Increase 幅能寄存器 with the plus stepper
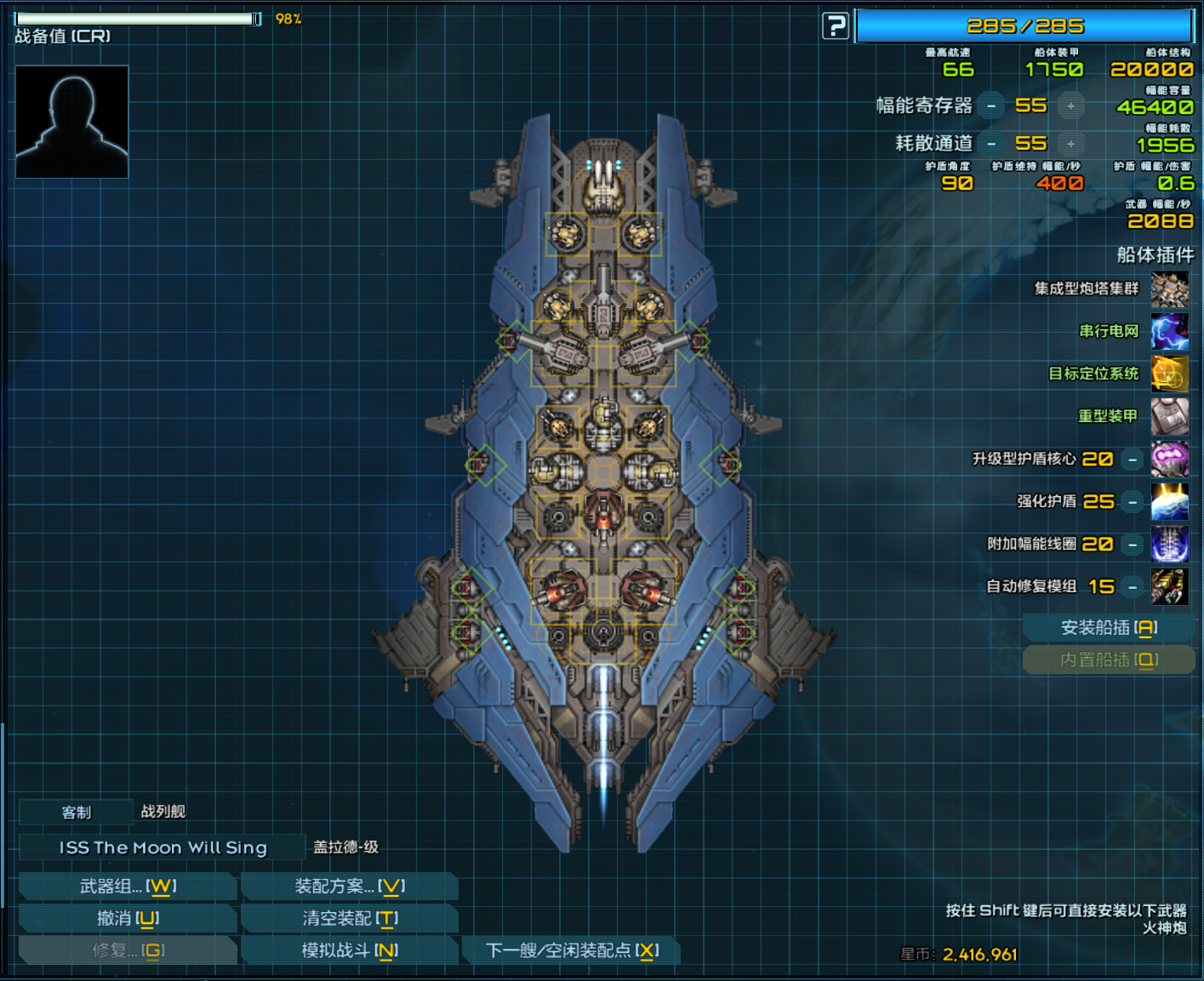Screen dimensions: 1204x981 pos(1070,106)
